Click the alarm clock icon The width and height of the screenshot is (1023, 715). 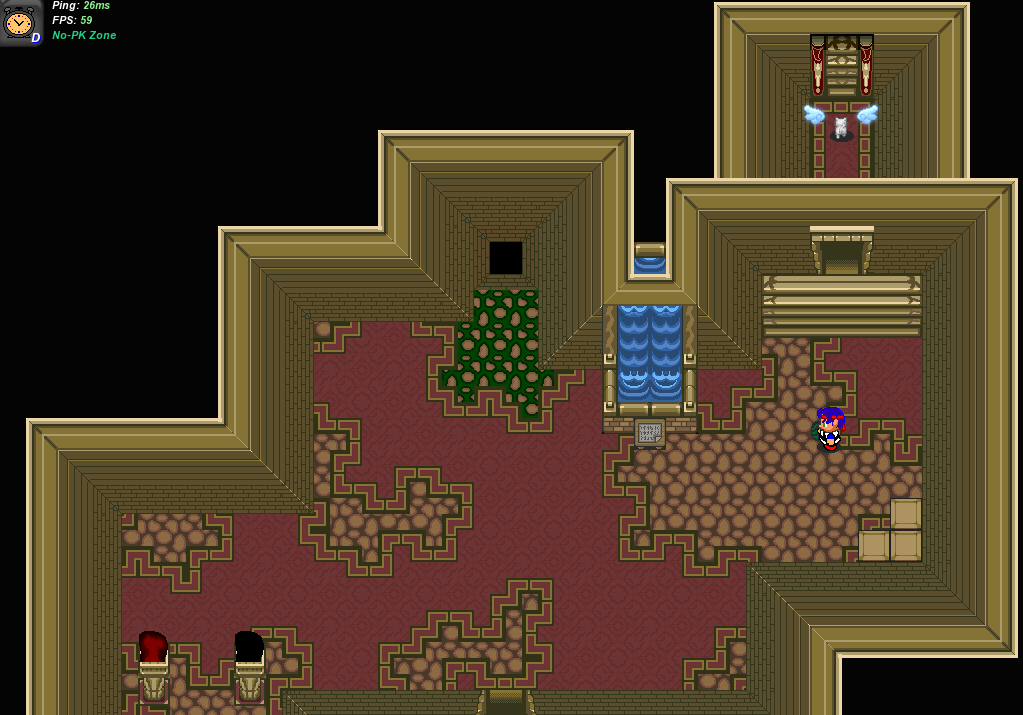tap(19, 22)
